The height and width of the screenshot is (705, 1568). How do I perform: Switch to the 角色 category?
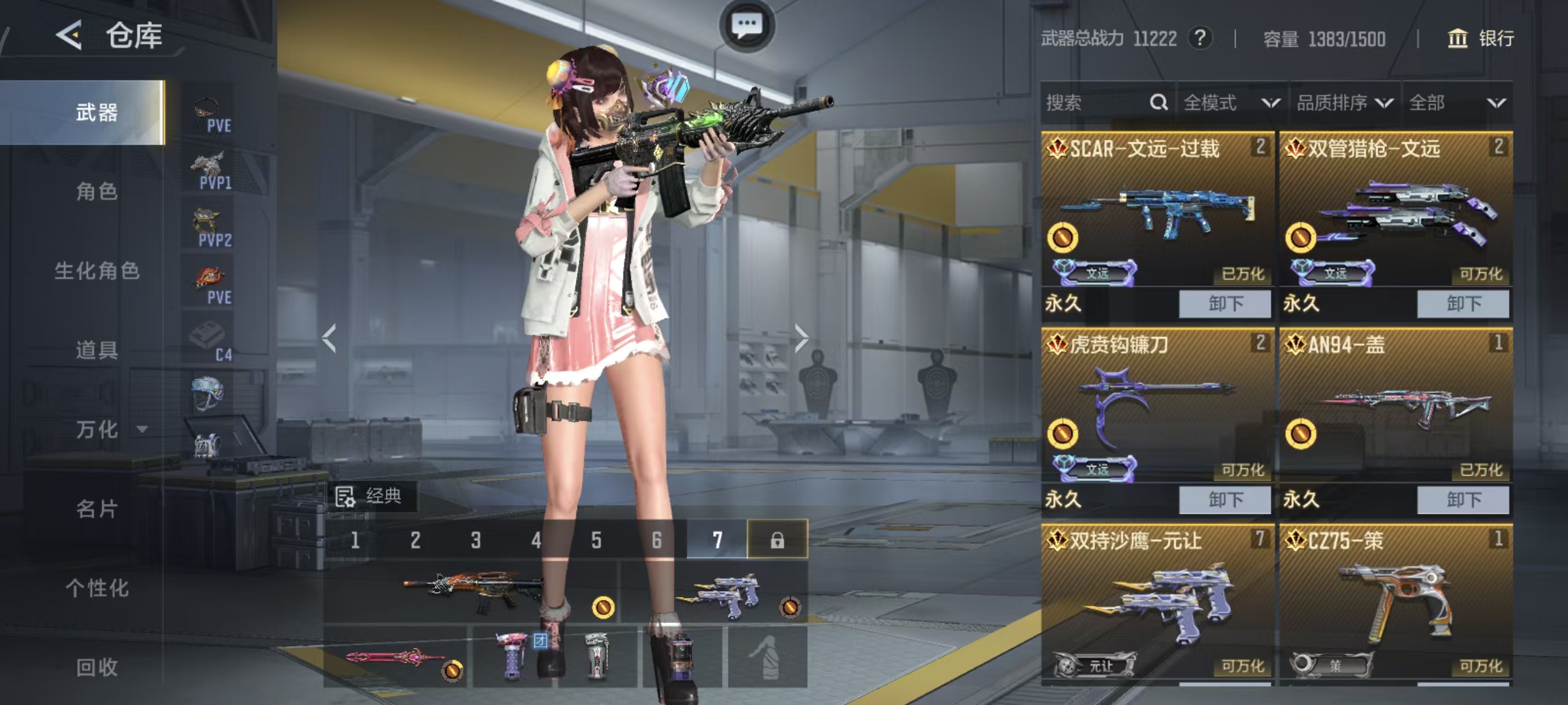[x=96, y=192]
